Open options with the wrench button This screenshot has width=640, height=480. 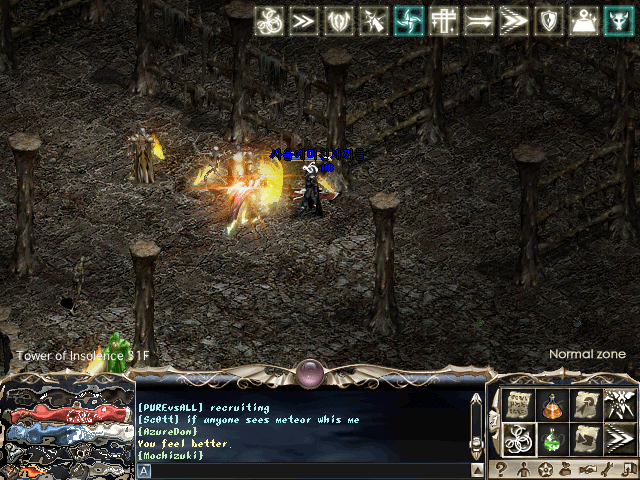[607, 468]
